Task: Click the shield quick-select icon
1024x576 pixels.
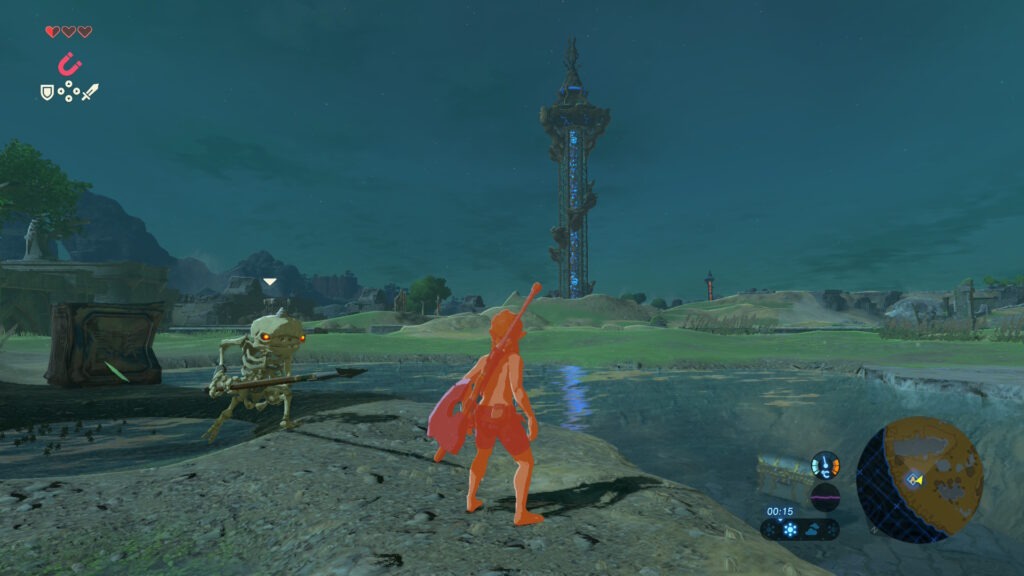Action: click(x=46, y=92)
